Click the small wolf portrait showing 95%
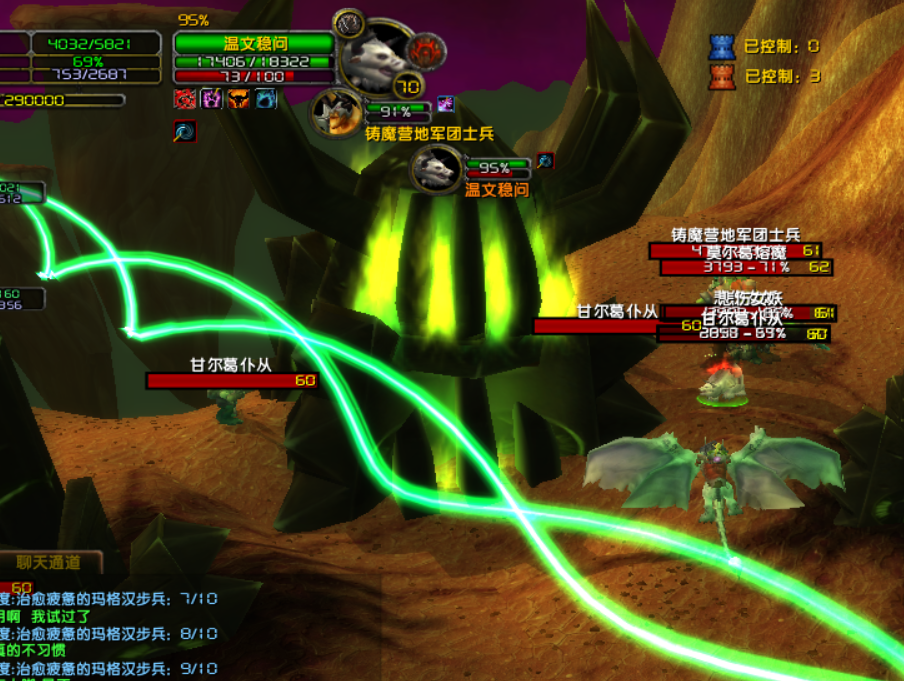Screen dimensions: 904x681 pyautogui.click(x=437, y=167)
